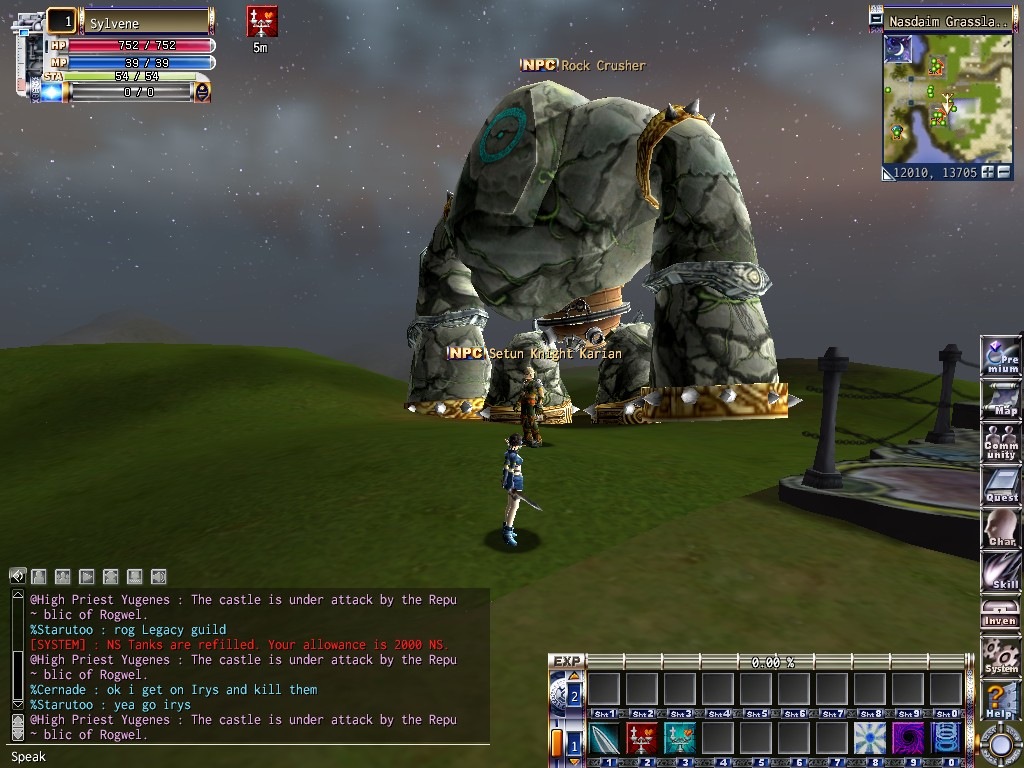The image size is (1024, 768).
Task: Zoom out the minimap with the minus button
Action: pyautogui.click(x=1004, y=172)
